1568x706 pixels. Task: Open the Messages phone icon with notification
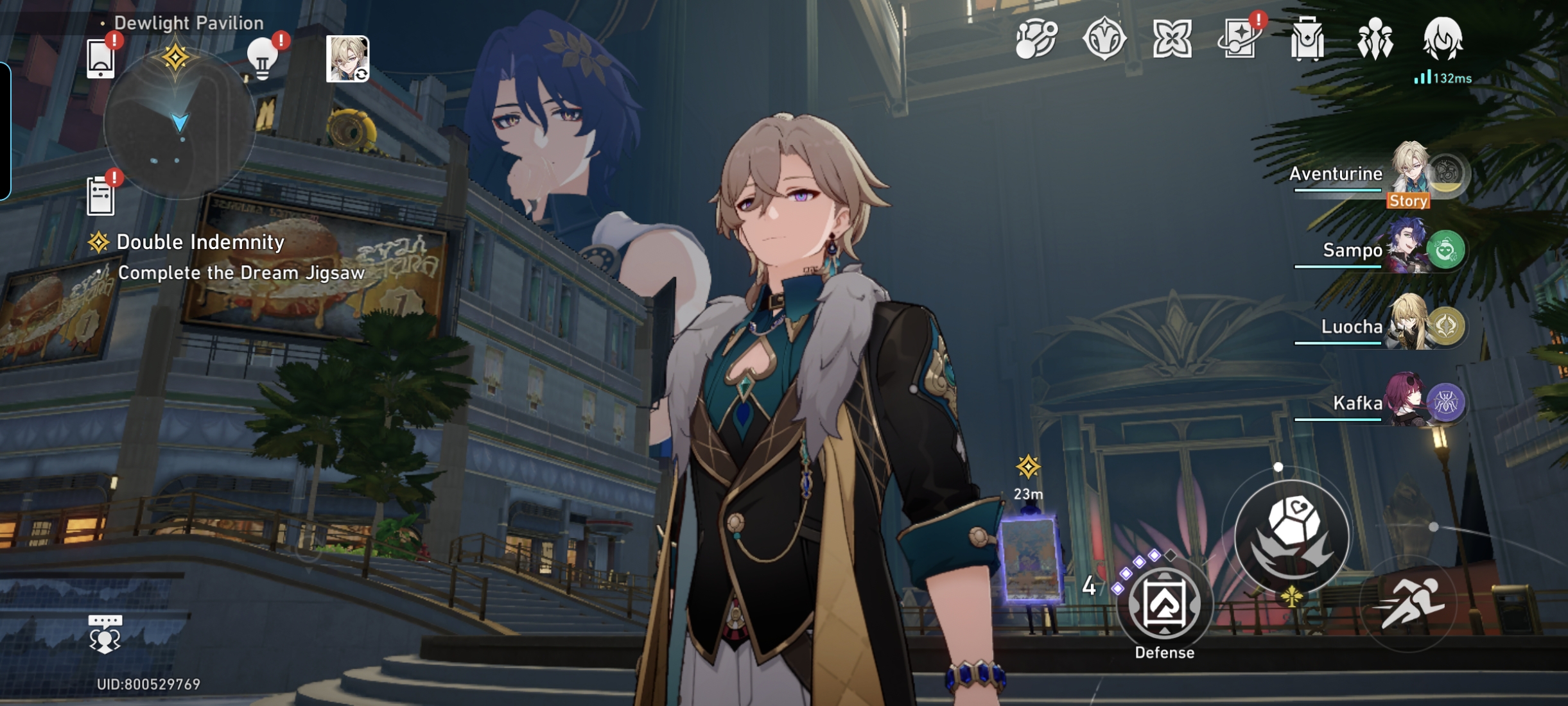[101, 58]
